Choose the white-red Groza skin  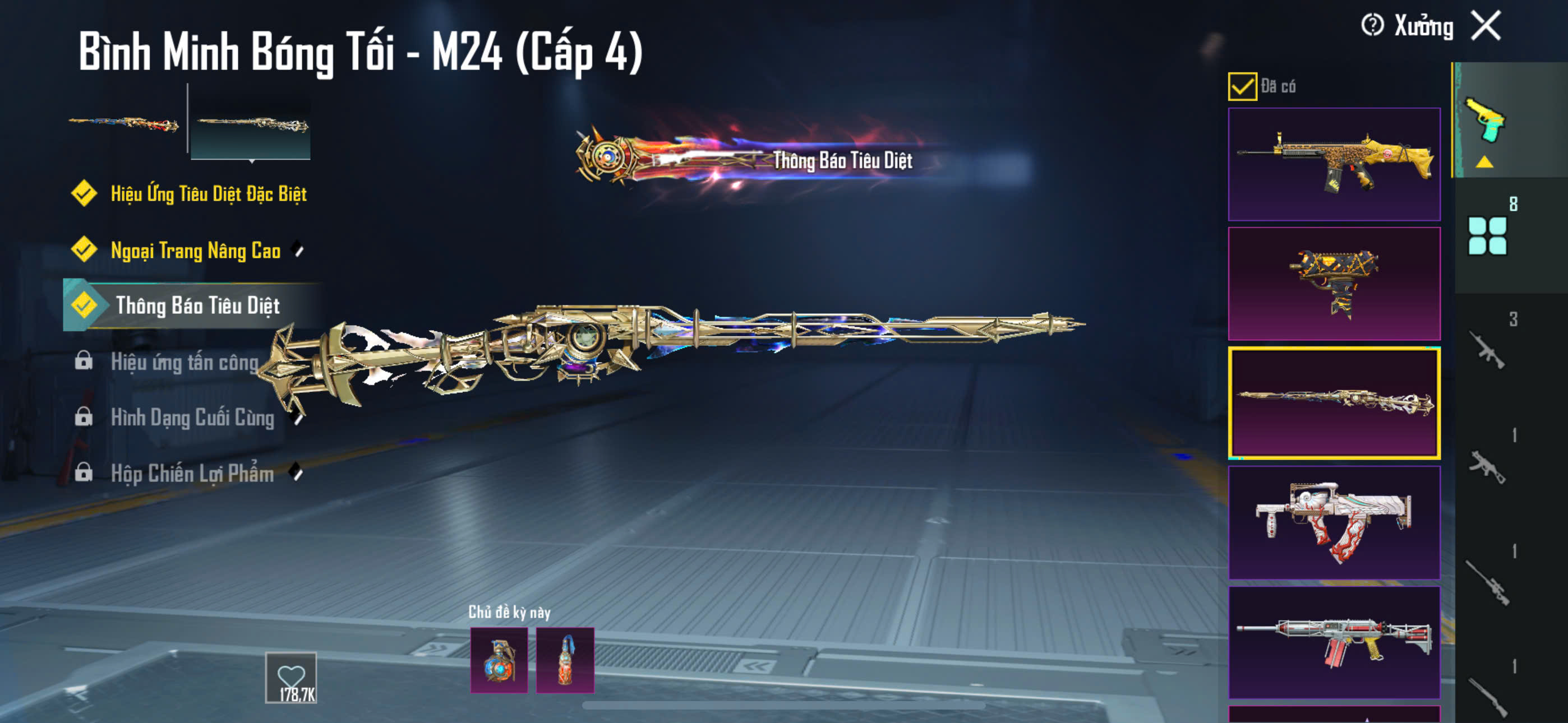(1334, 522)
